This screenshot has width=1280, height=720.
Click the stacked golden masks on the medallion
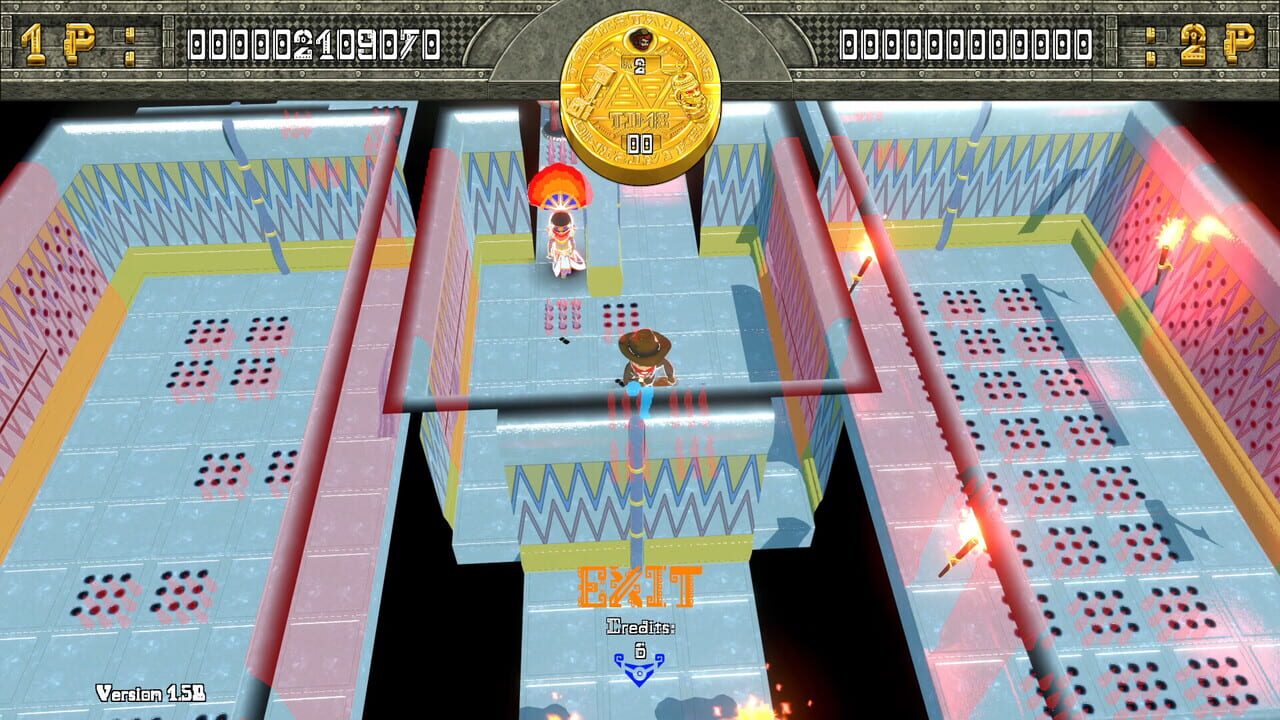pyautogui.click(x=688, y=93)
